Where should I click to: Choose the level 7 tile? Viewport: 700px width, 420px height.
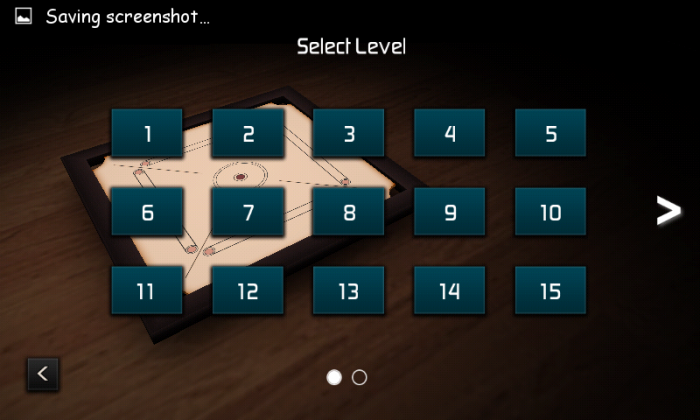coord(248,212)
